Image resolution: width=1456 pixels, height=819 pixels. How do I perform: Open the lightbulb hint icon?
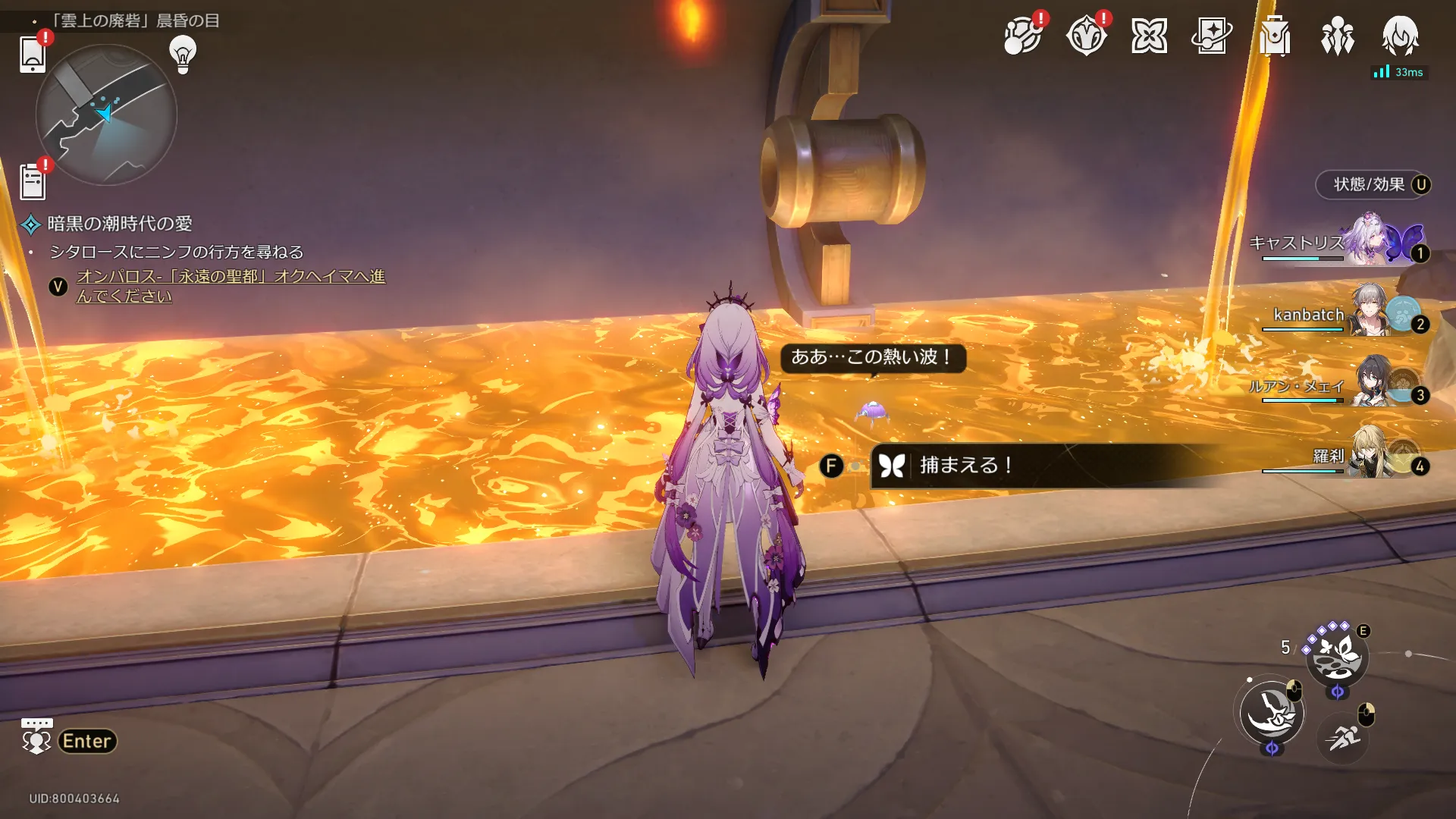pyautogui.click(x=183, y=54)
